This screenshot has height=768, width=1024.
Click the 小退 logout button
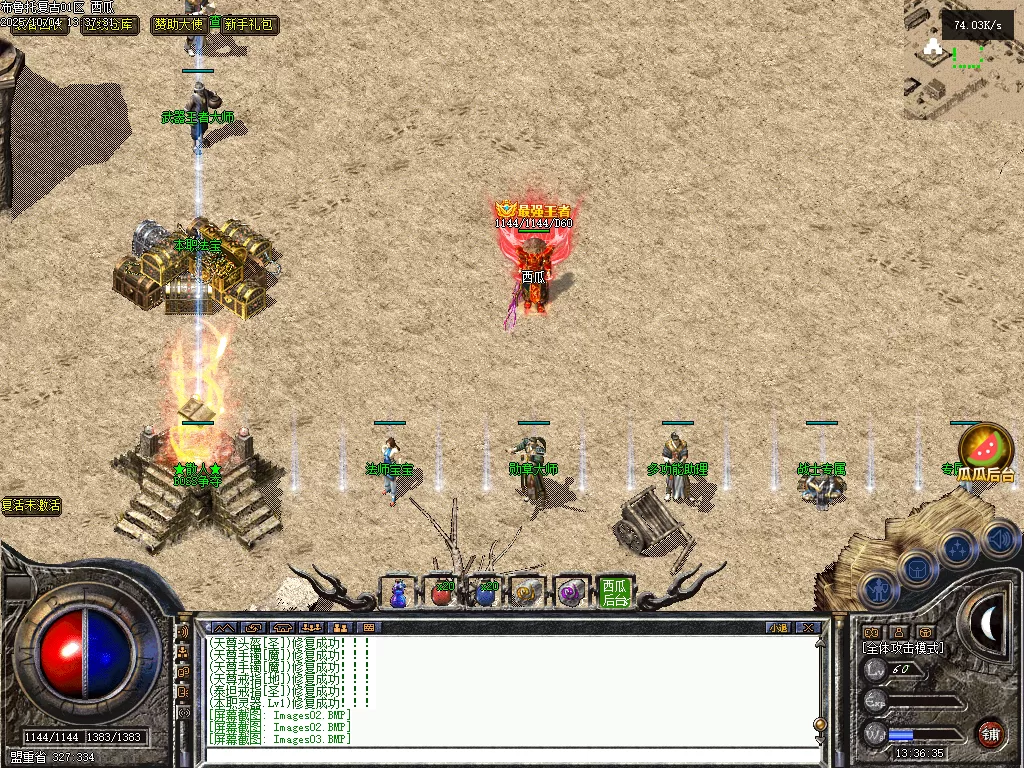778,628
